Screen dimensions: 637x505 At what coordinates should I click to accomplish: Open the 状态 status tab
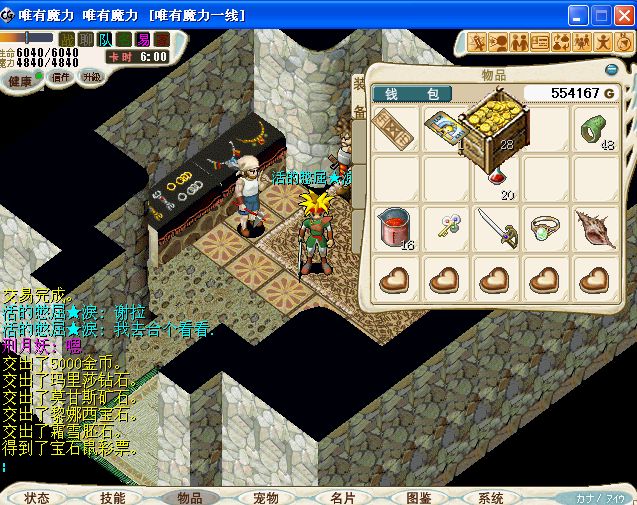(x=38, y=497)
